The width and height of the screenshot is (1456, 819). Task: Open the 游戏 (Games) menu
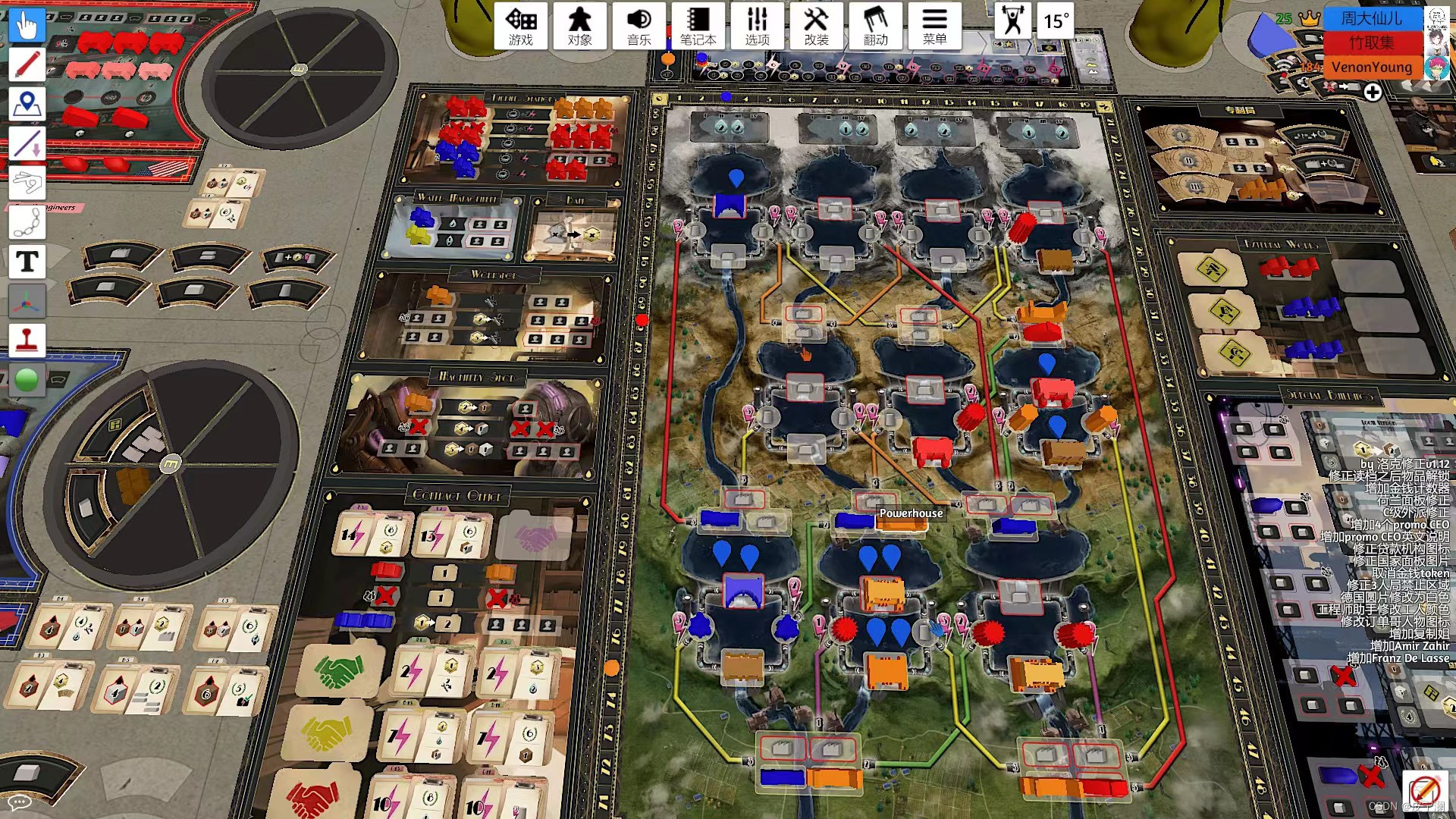[x=521, y=26]
